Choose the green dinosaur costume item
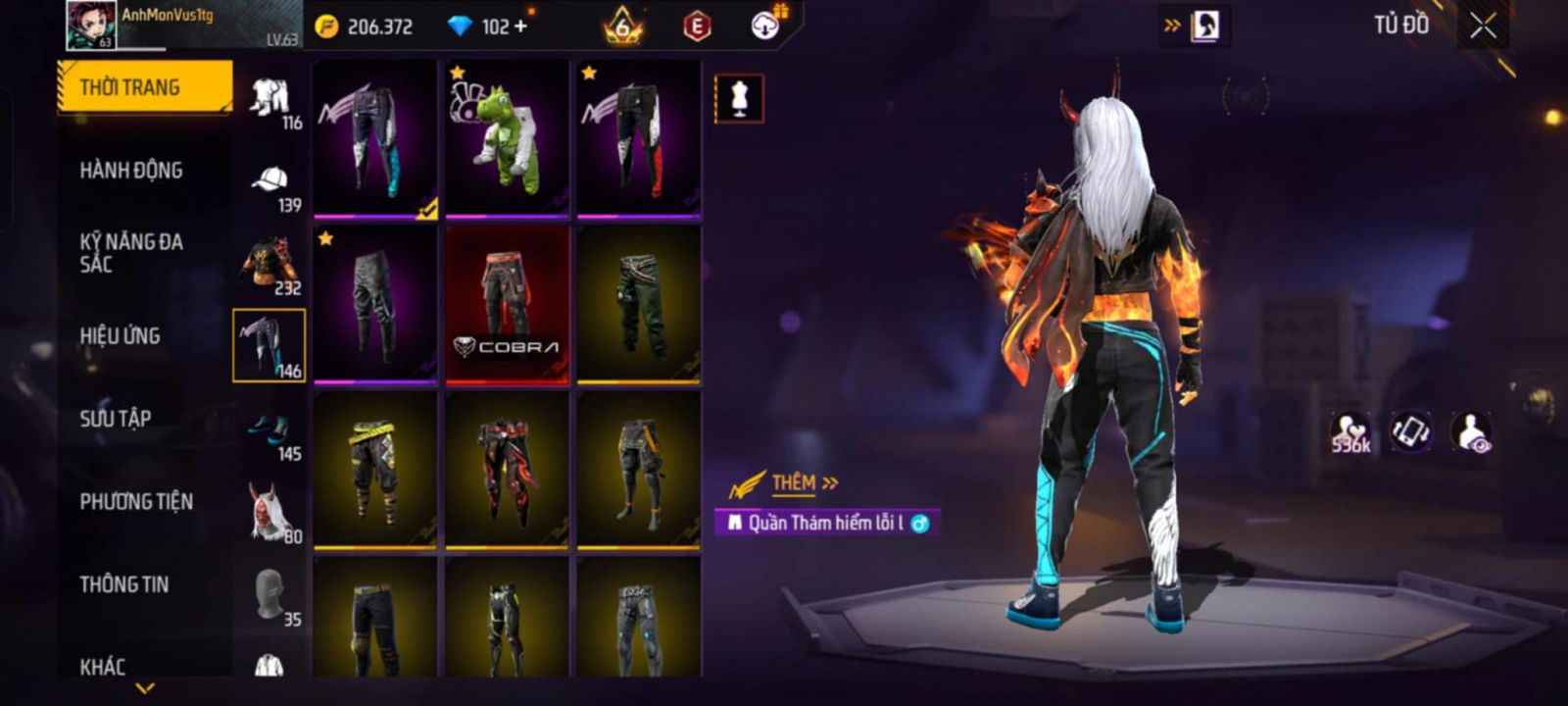Image resolution: width=1568 pixels, height=706 pixels. 507,137
